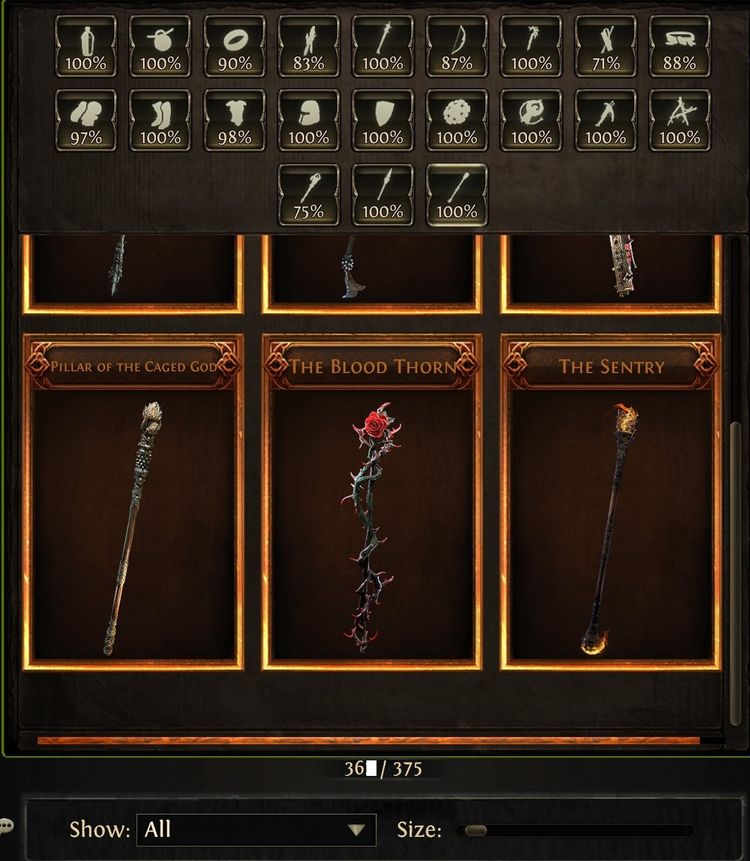This screenshot has width=750, height=861.
Task: Open the crossed swords category at 71%
Action: (605, 45)
